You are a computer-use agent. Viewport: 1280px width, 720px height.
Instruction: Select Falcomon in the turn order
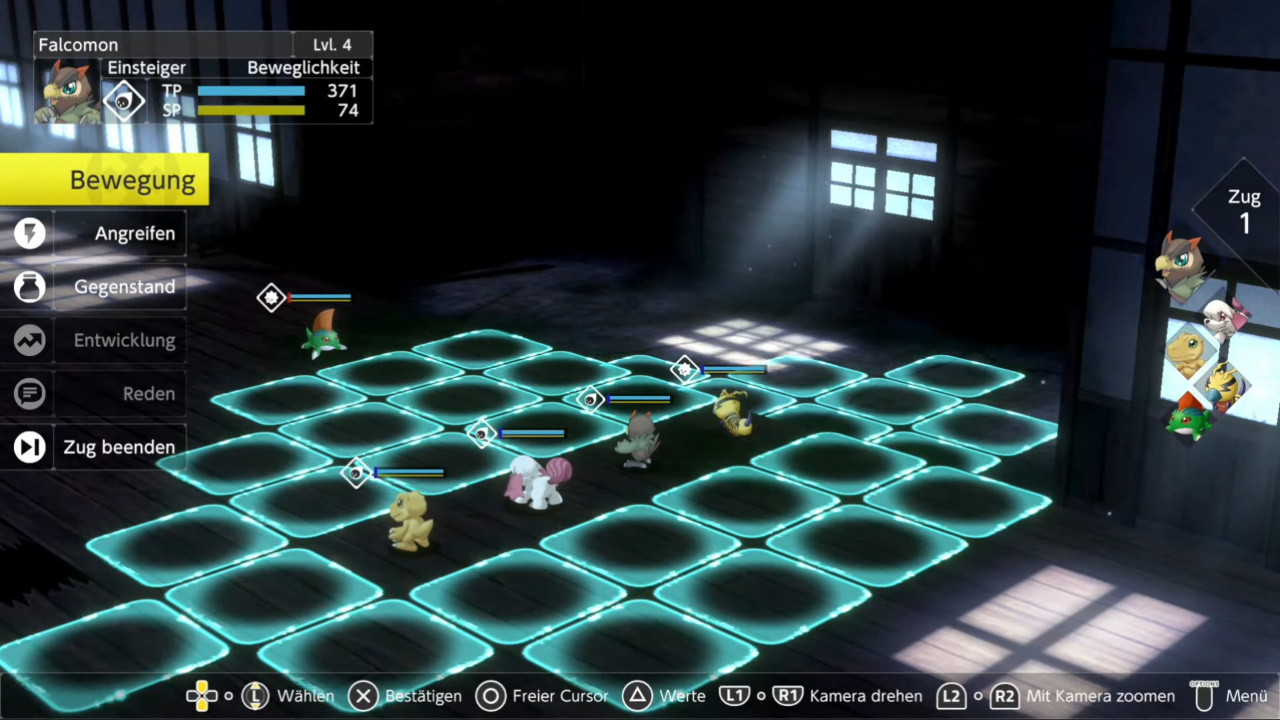(x=1182, y=265)
